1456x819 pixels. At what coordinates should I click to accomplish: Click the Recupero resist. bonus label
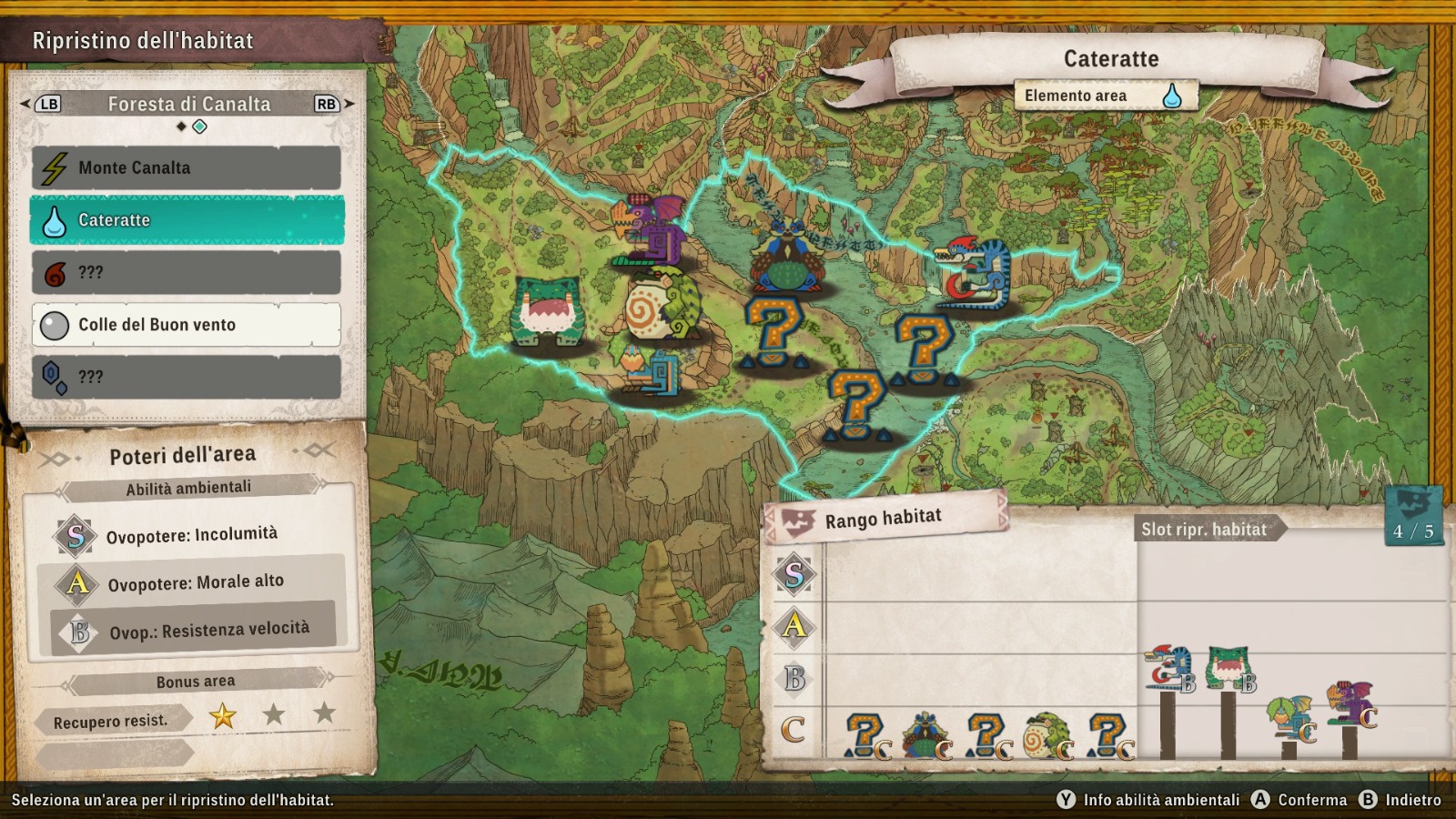(111, 722)
